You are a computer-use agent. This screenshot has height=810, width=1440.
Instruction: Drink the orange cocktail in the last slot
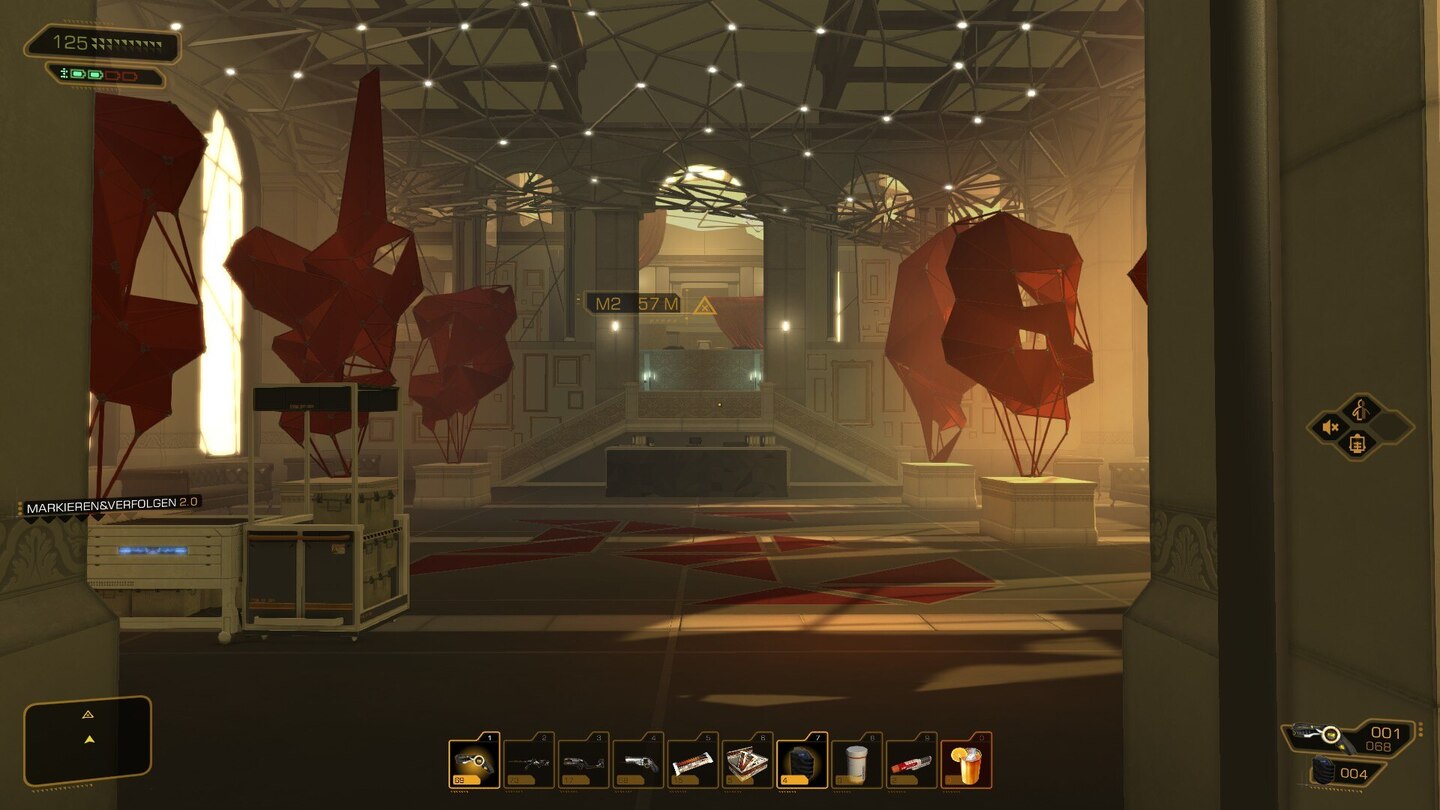click(x=966, y=763)
